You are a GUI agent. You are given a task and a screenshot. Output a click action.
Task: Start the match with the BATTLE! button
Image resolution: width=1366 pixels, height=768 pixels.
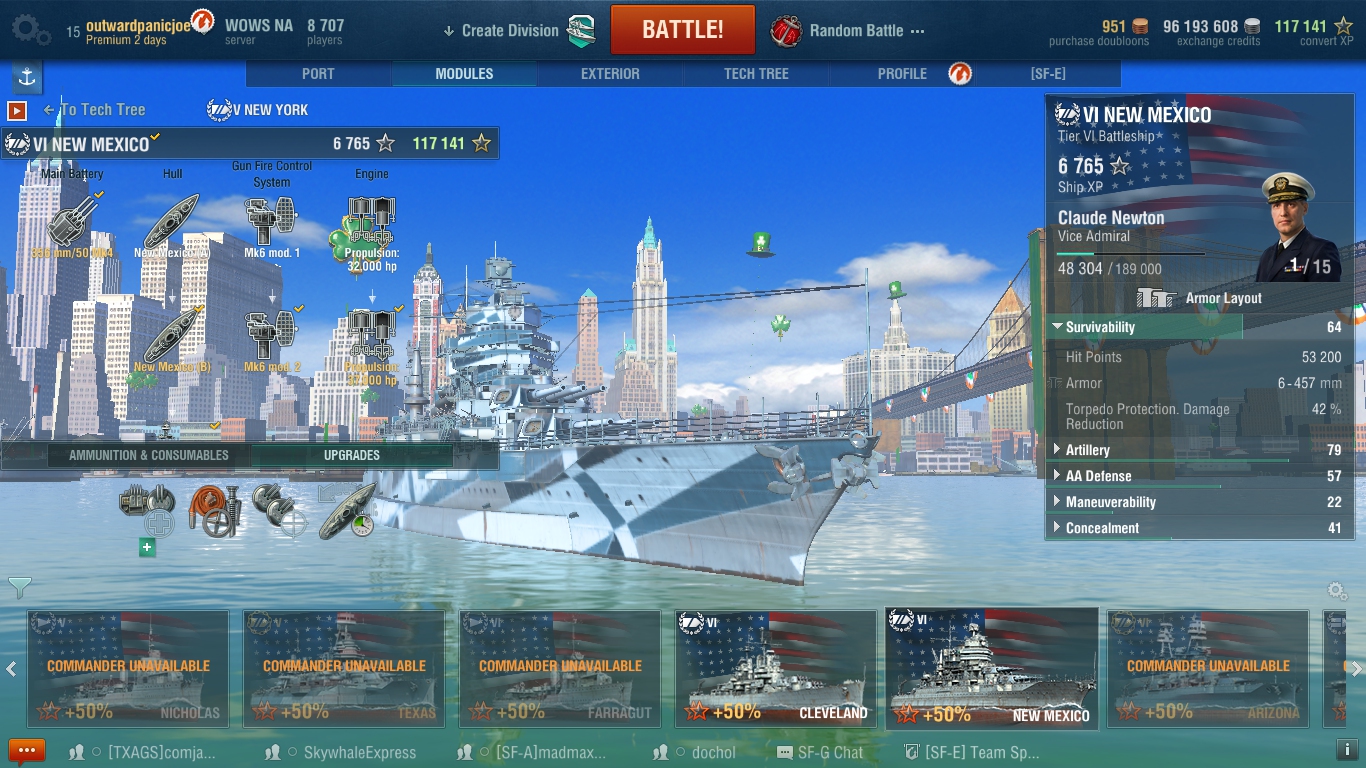tap(682, 30)
